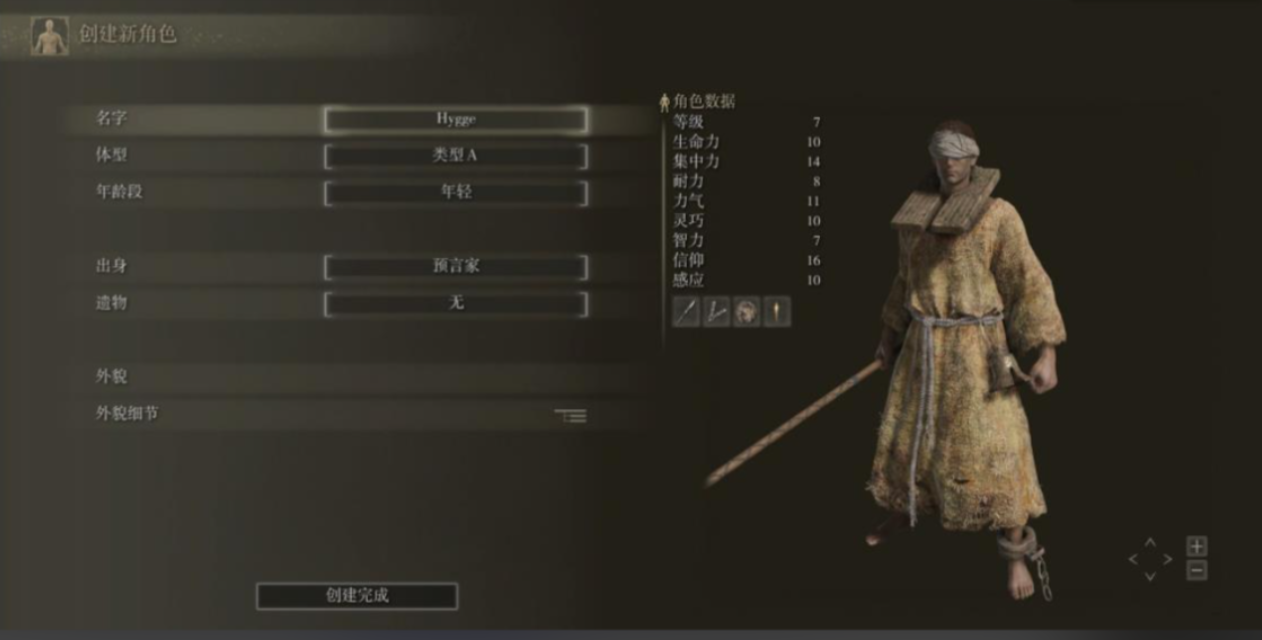This screenshot has height=640, width=1262.
Task: Confirm creation with the 创建完成 button
Action: coord(357,596)
